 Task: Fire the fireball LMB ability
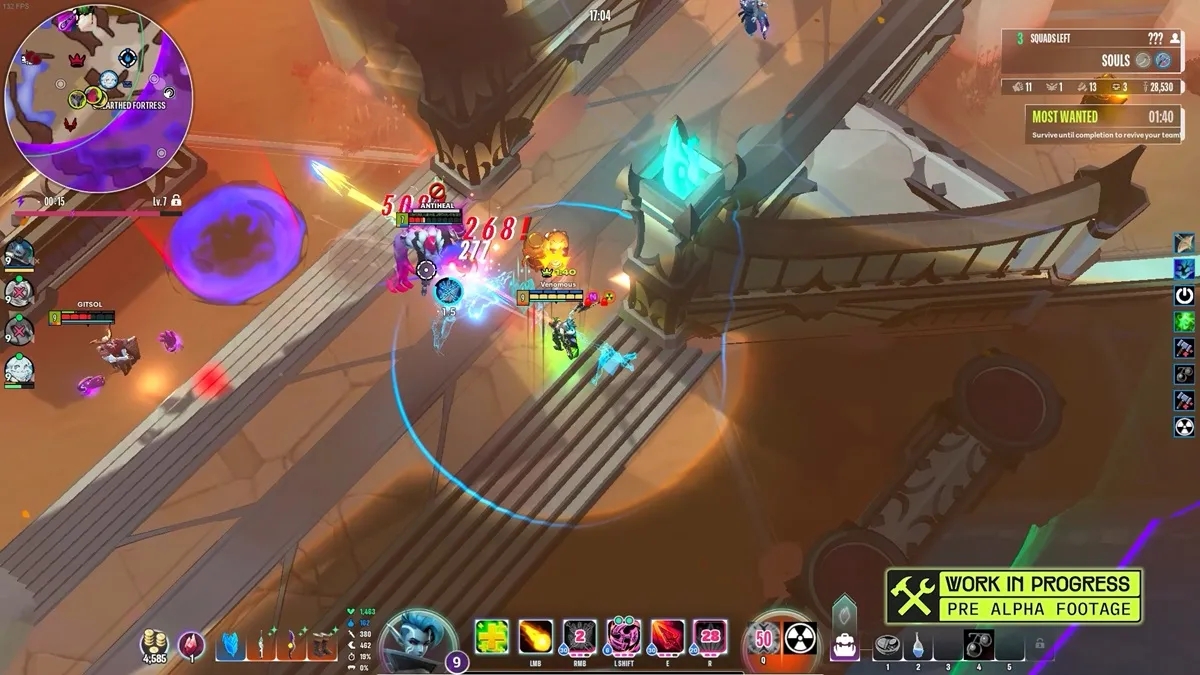[x=535, y=637]
